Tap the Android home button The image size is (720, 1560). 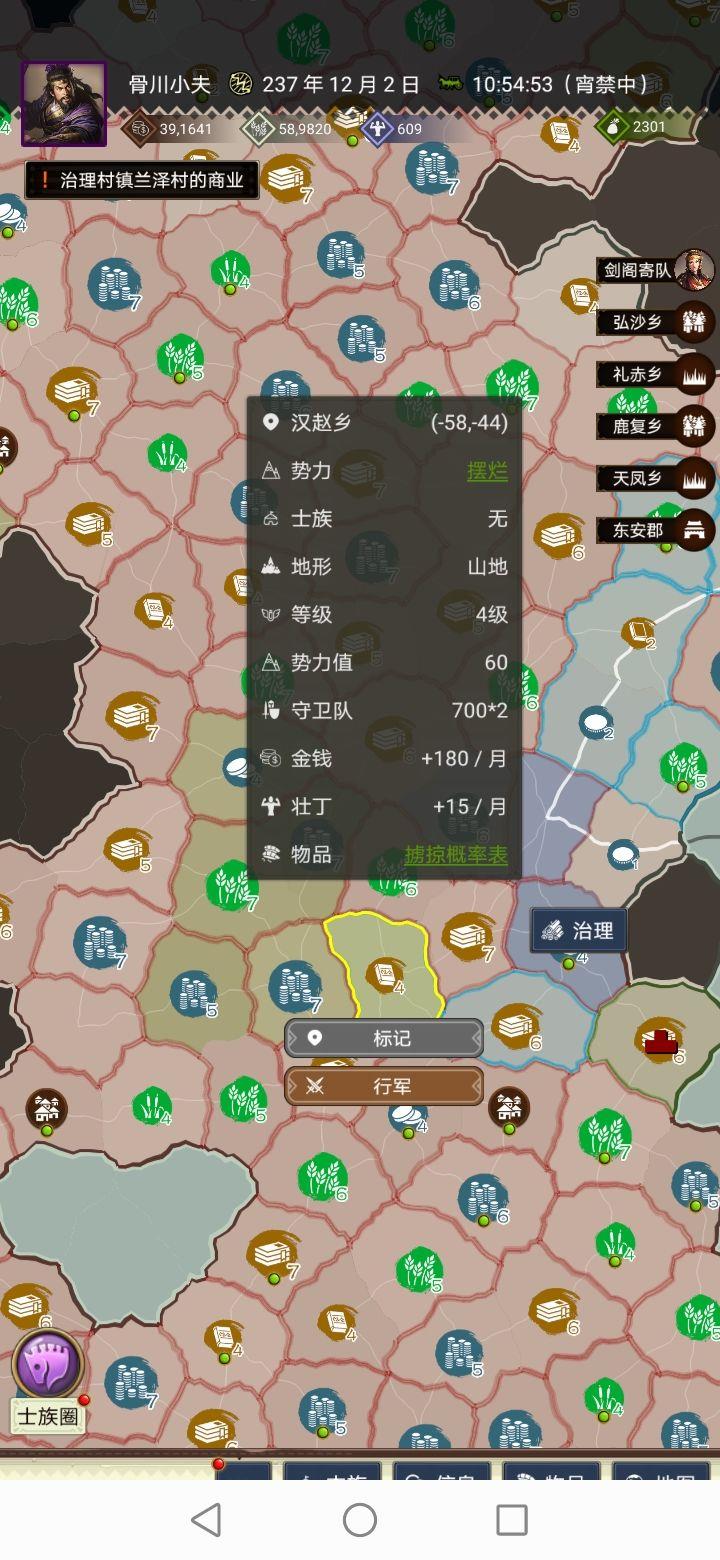(360, 1520)
